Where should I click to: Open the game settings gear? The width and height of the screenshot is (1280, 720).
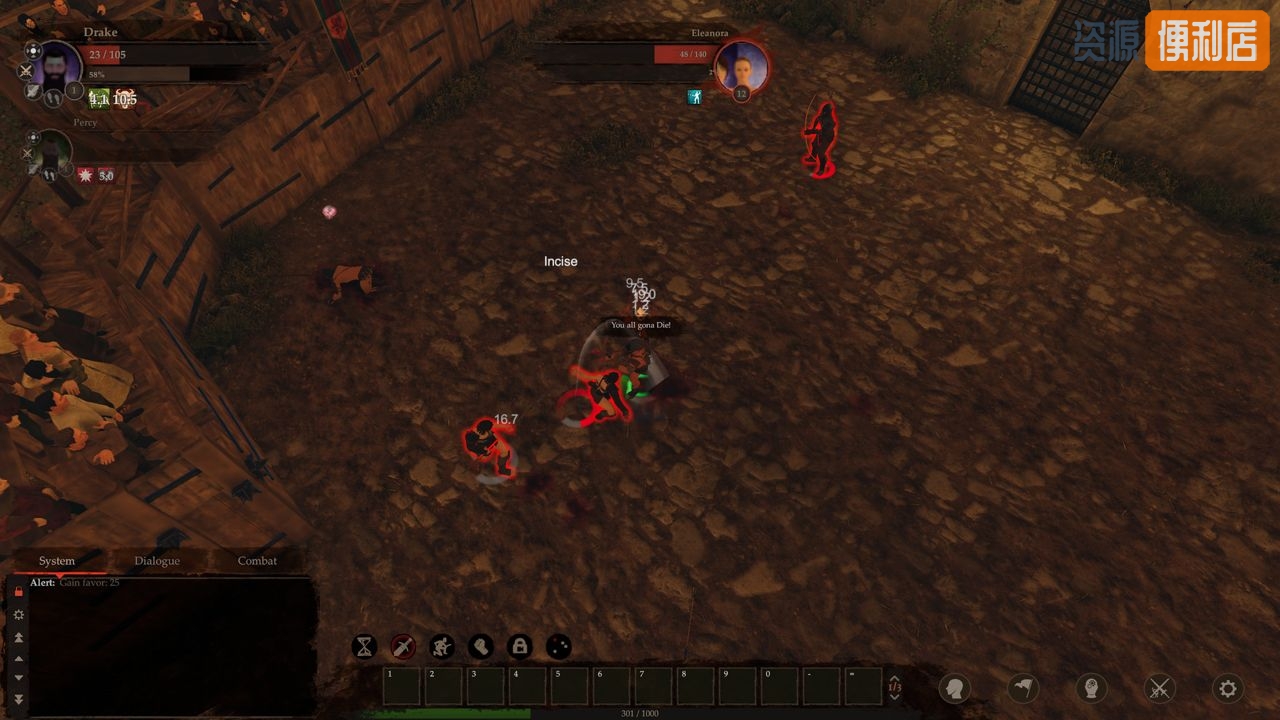pos(1228,688)
